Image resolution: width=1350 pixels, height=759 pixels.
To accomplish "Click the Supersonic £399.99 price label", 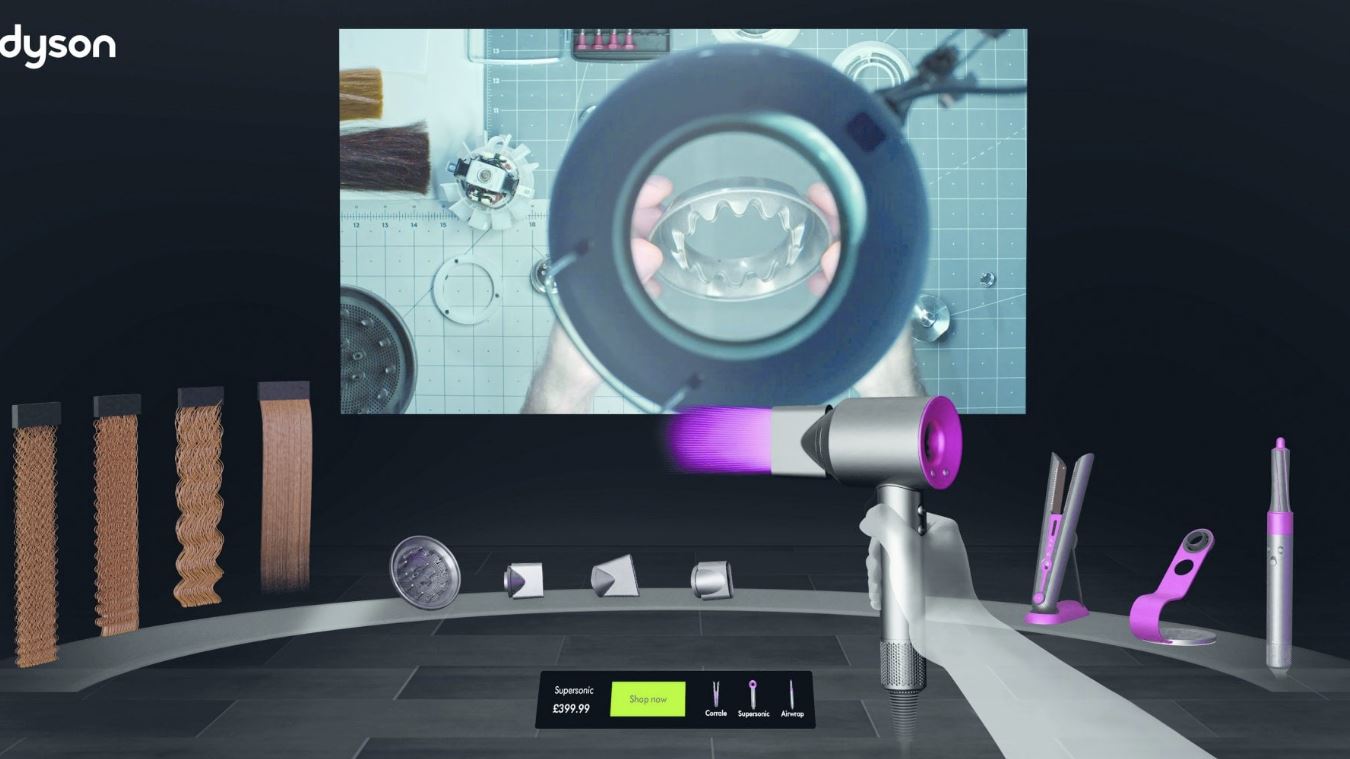I will pyautogui.click(x=571, y=699).
